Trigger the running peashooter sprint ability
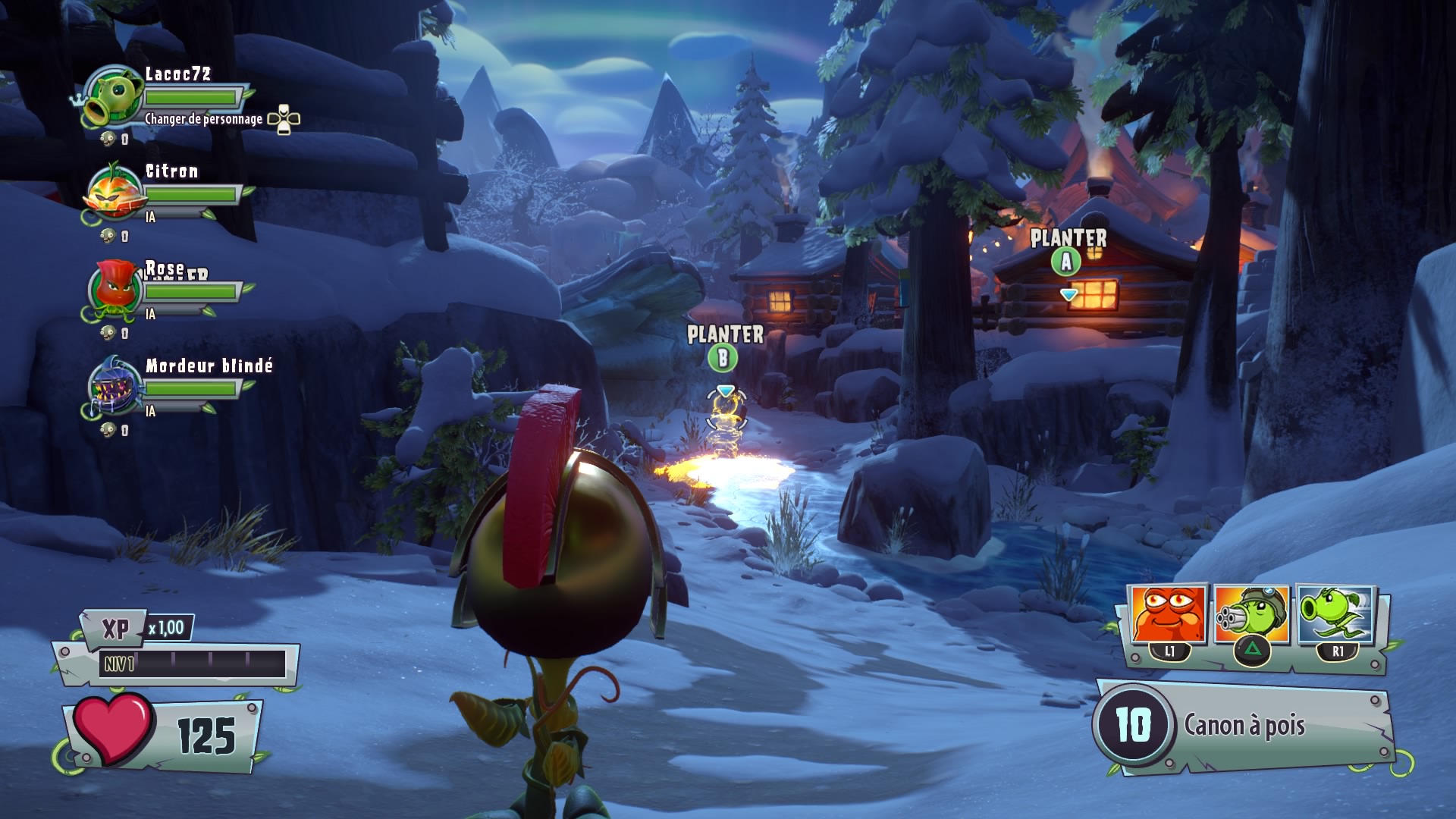 (1335, 615)
